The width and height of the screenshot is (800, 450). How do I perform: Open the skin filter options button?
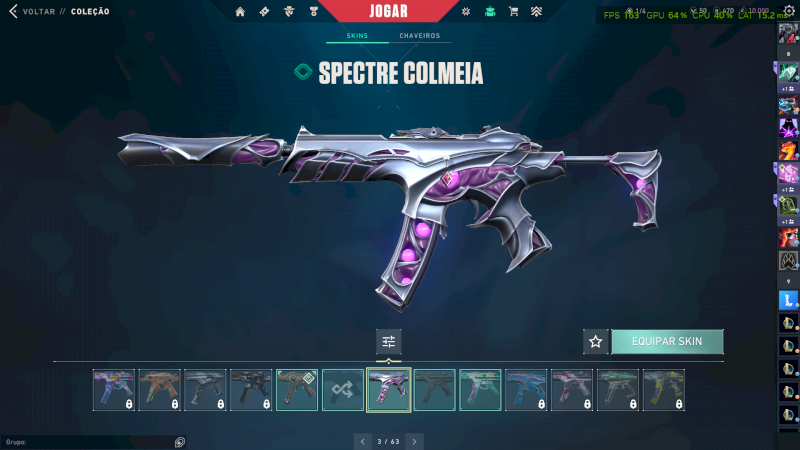click(389, 342)
